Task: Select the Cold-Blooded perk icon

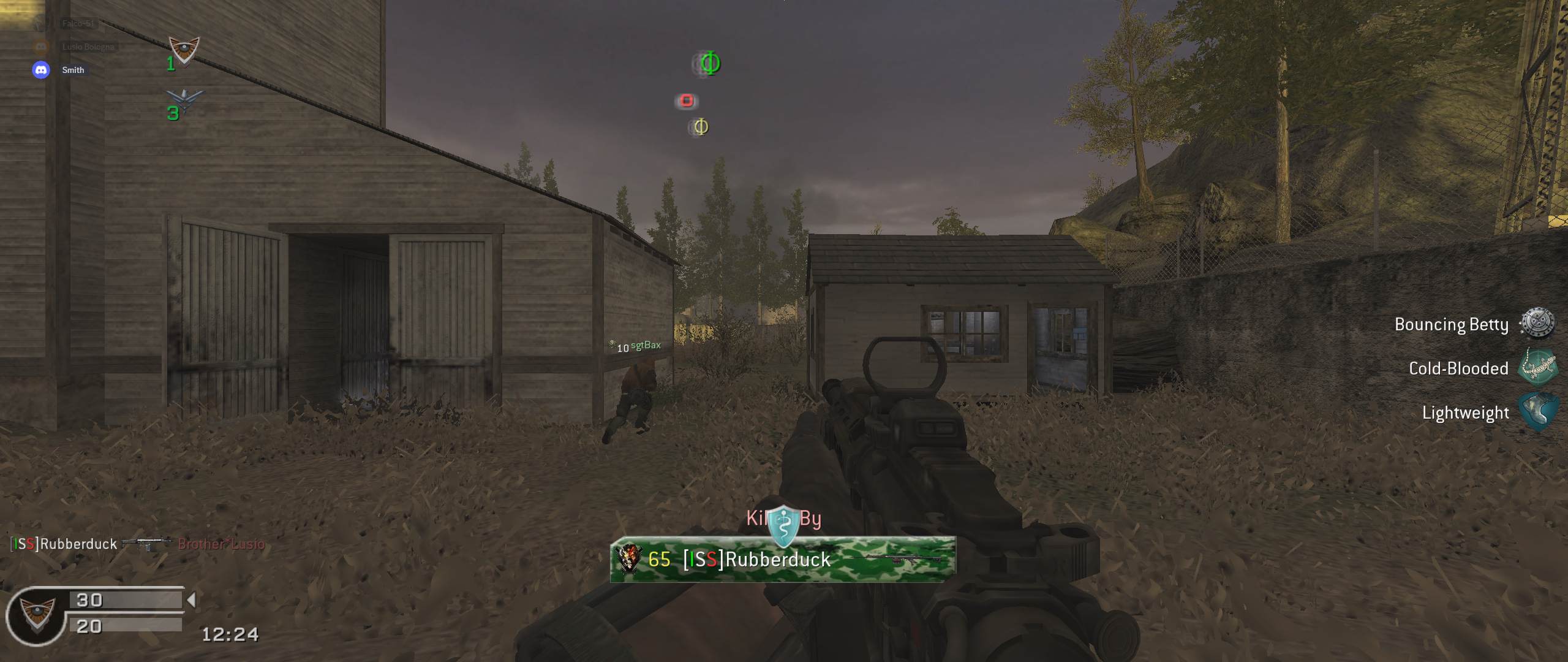Action: [1537, 367]
